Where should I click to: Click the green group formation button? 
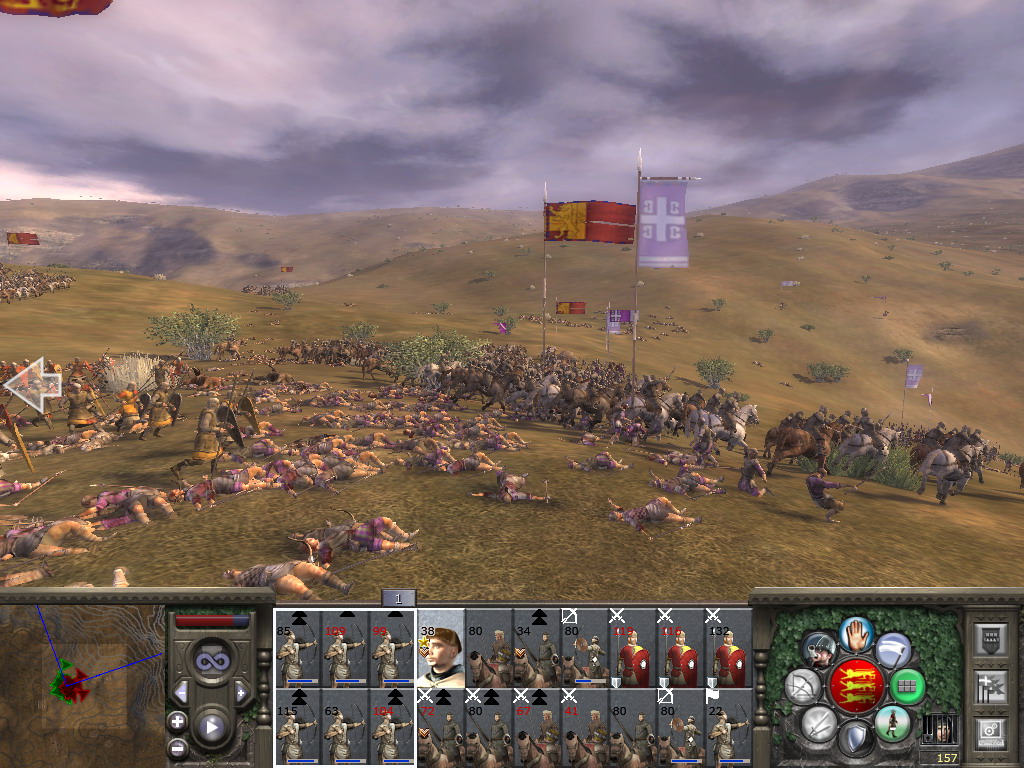coord(907,686)
